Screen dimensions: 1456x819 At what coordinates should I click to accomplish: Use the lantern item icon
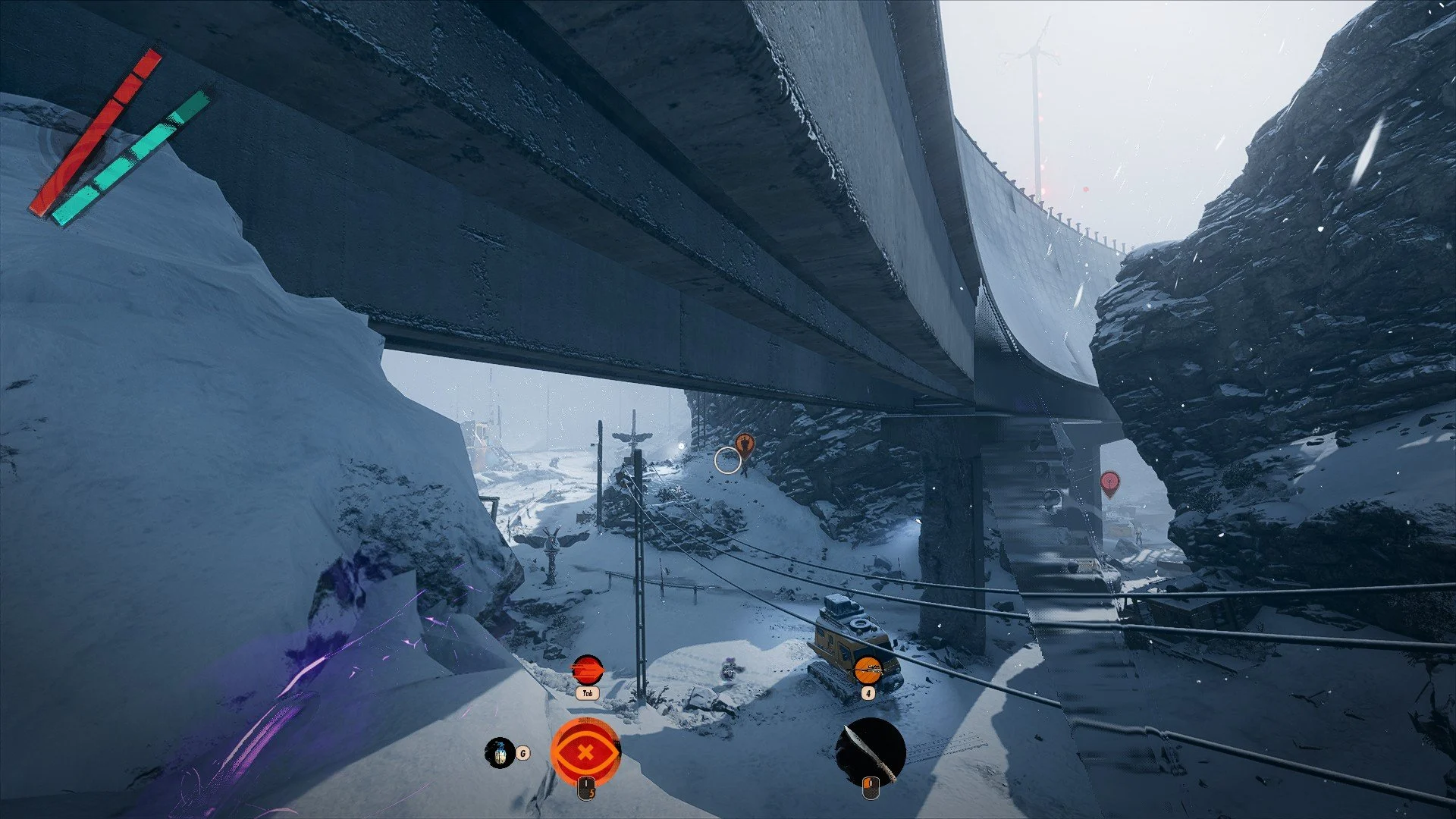point(499,752)
